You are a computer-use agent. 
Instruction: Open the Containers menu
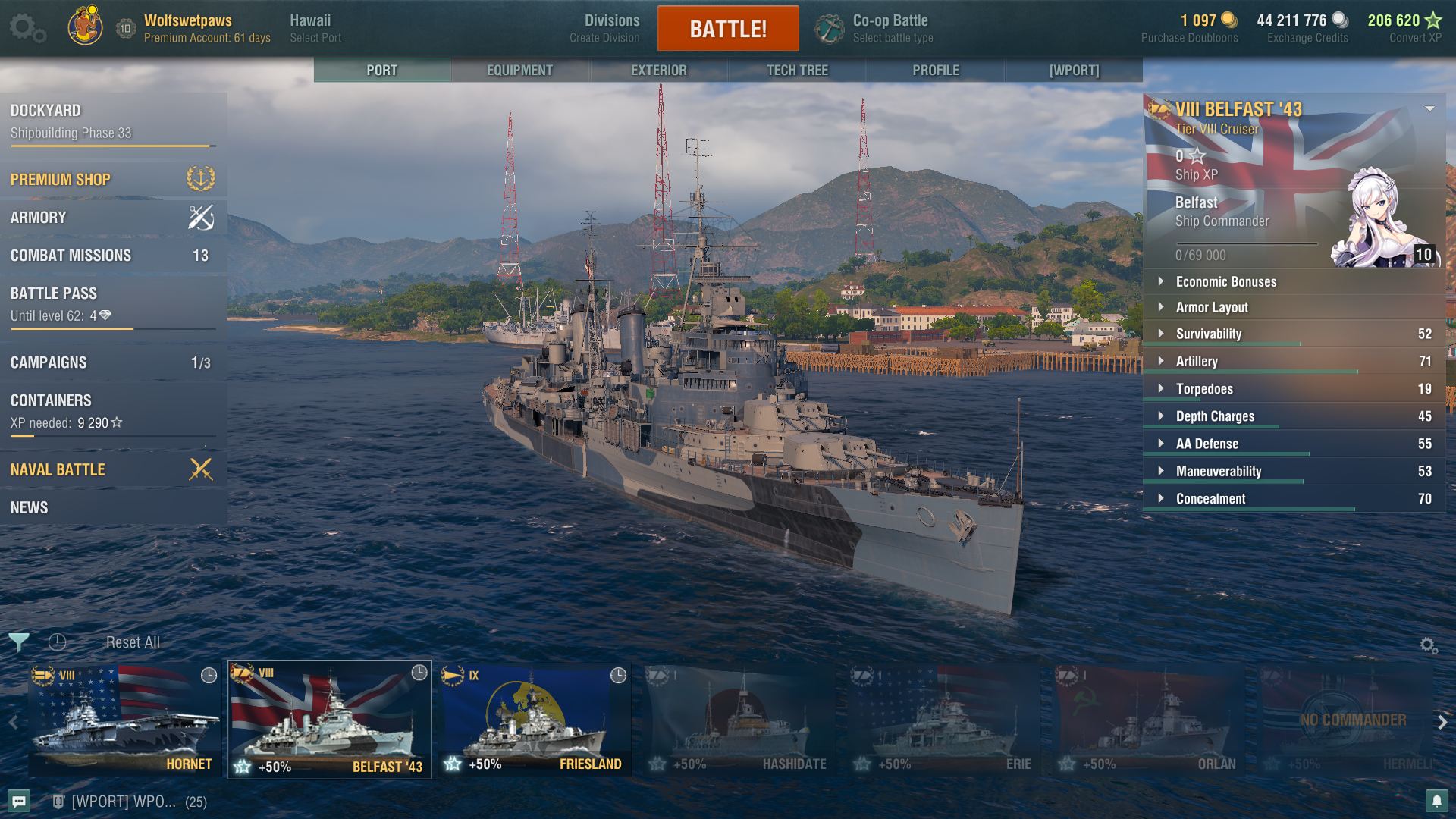coord(112,410)
